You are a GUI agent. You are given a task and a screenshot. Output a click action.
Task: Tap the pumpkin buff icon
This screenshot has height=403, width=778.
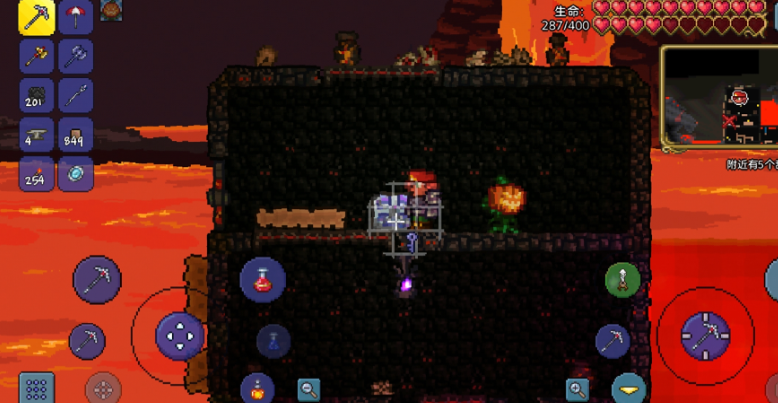click(x=111, y=11)
